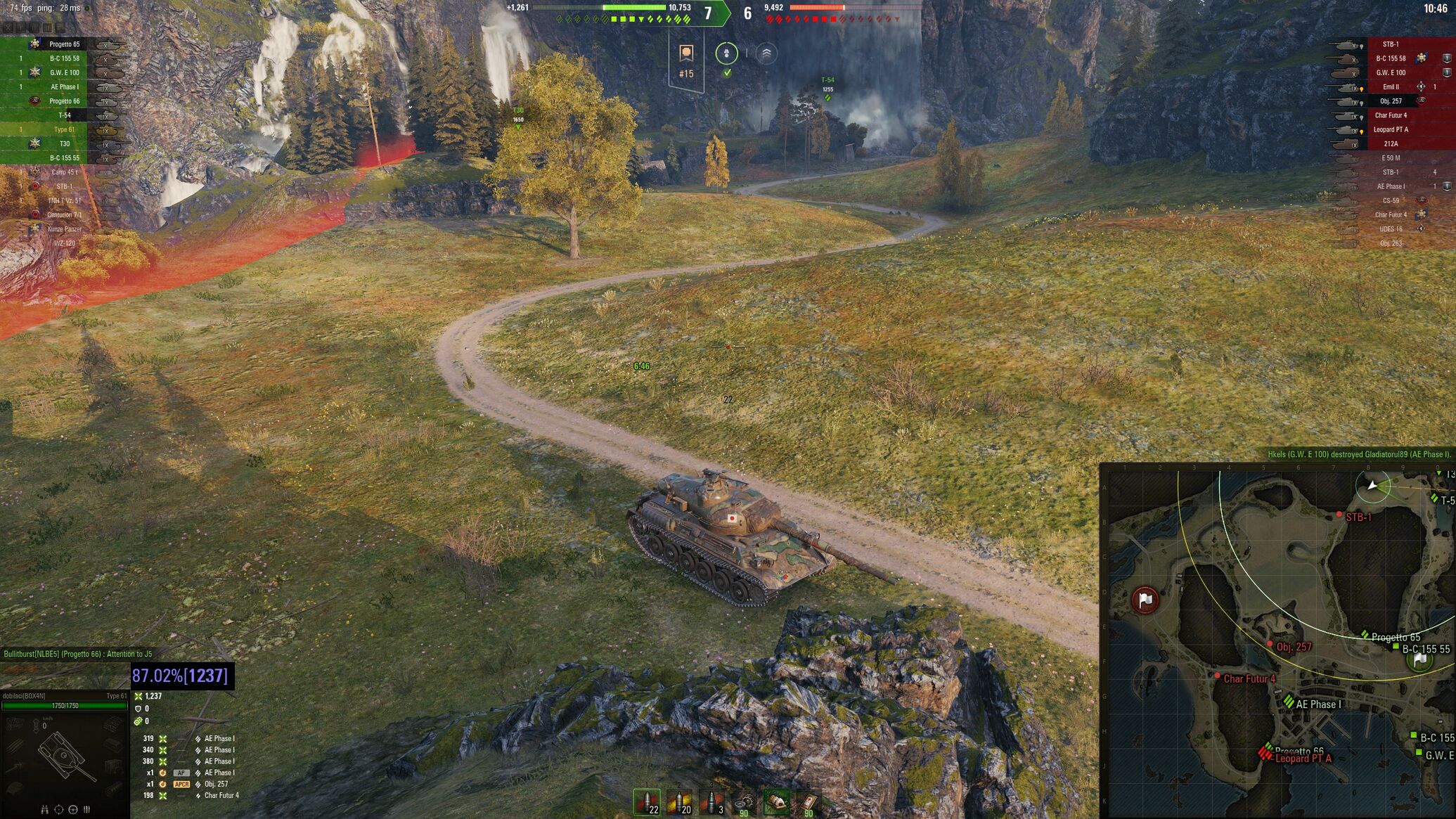The height and width of the screenshot is (819, 1456).
Task: Click Obj. 257 in the enemy team list
Action: point(1390,101)
